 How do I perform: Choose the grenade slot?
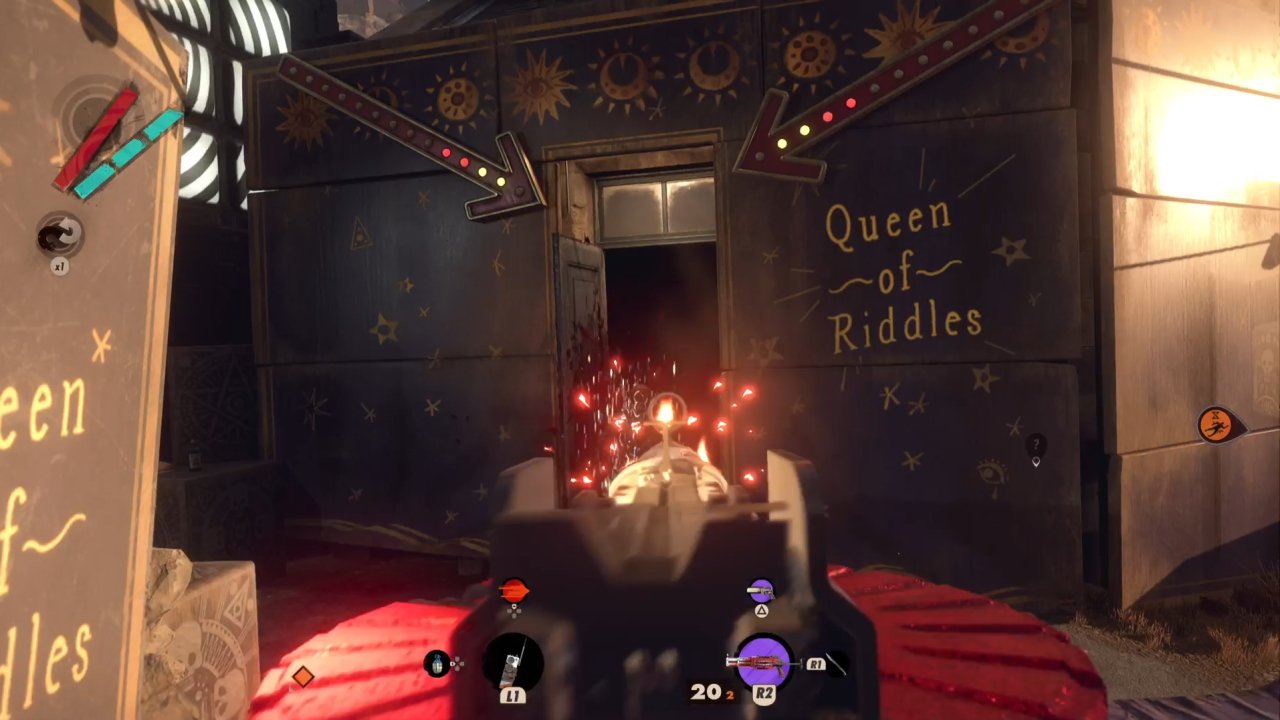click(437, 663)
